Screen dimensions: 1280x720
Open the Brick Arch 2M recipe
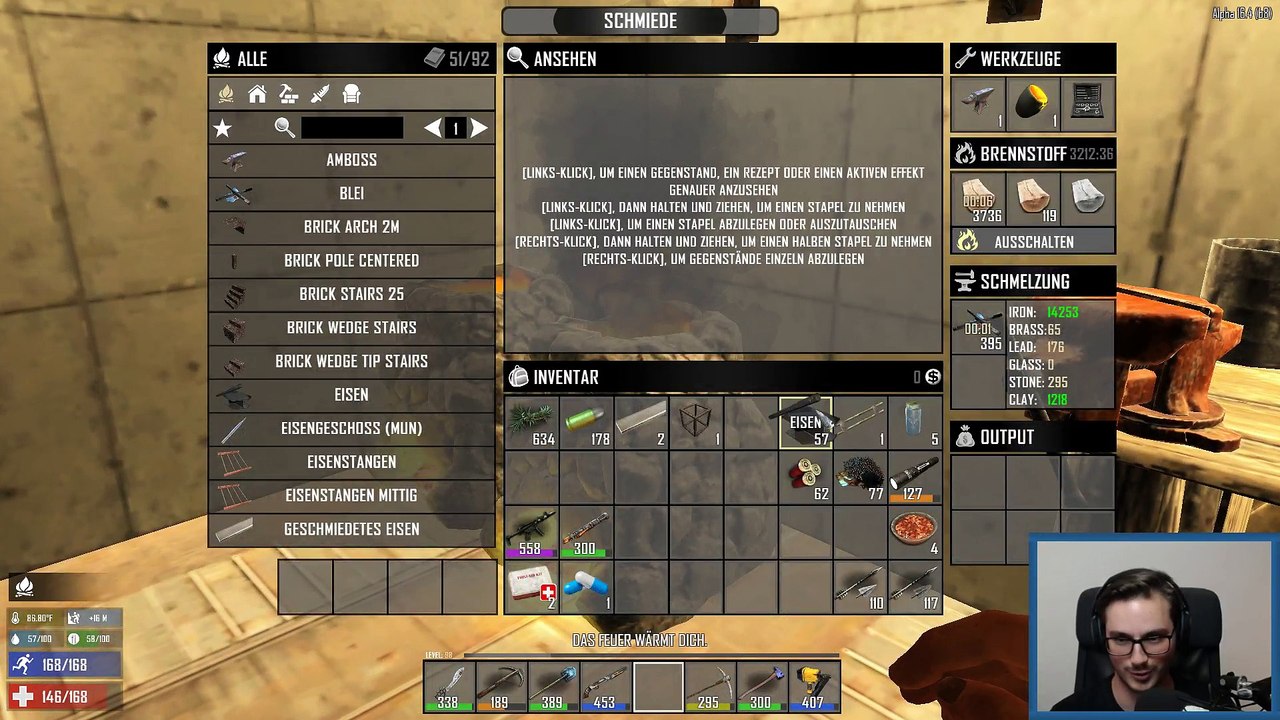click(351, 227)
